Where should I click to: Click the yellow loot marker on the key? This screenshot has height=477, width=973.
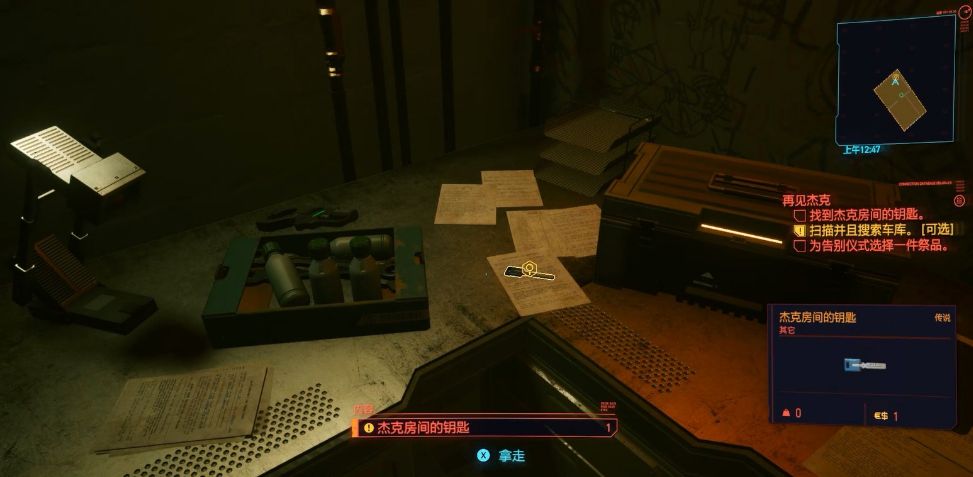click(532, 268)
